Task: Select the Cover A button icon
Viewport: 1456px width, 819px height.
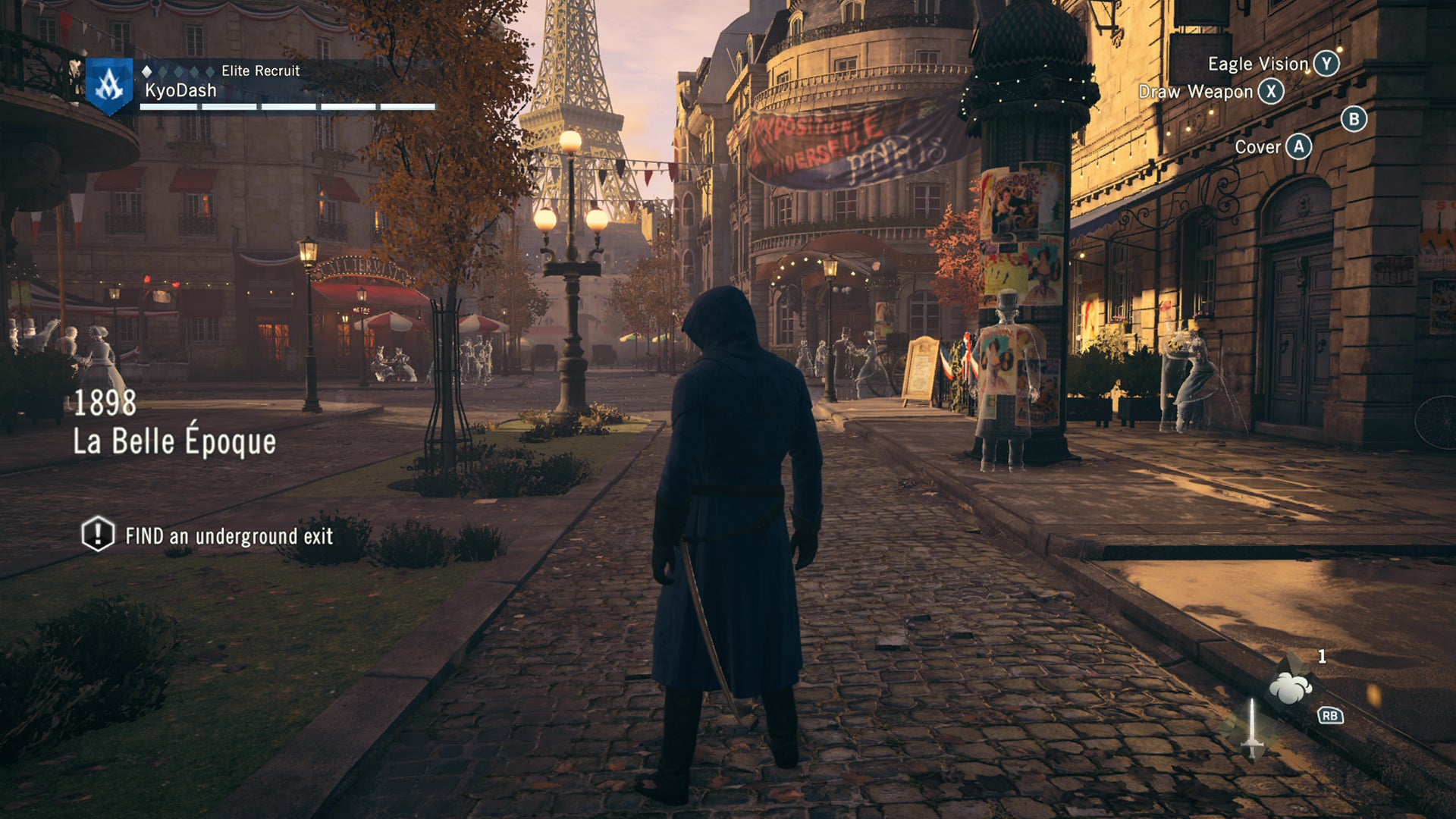Action: [x=1298, y=148]
